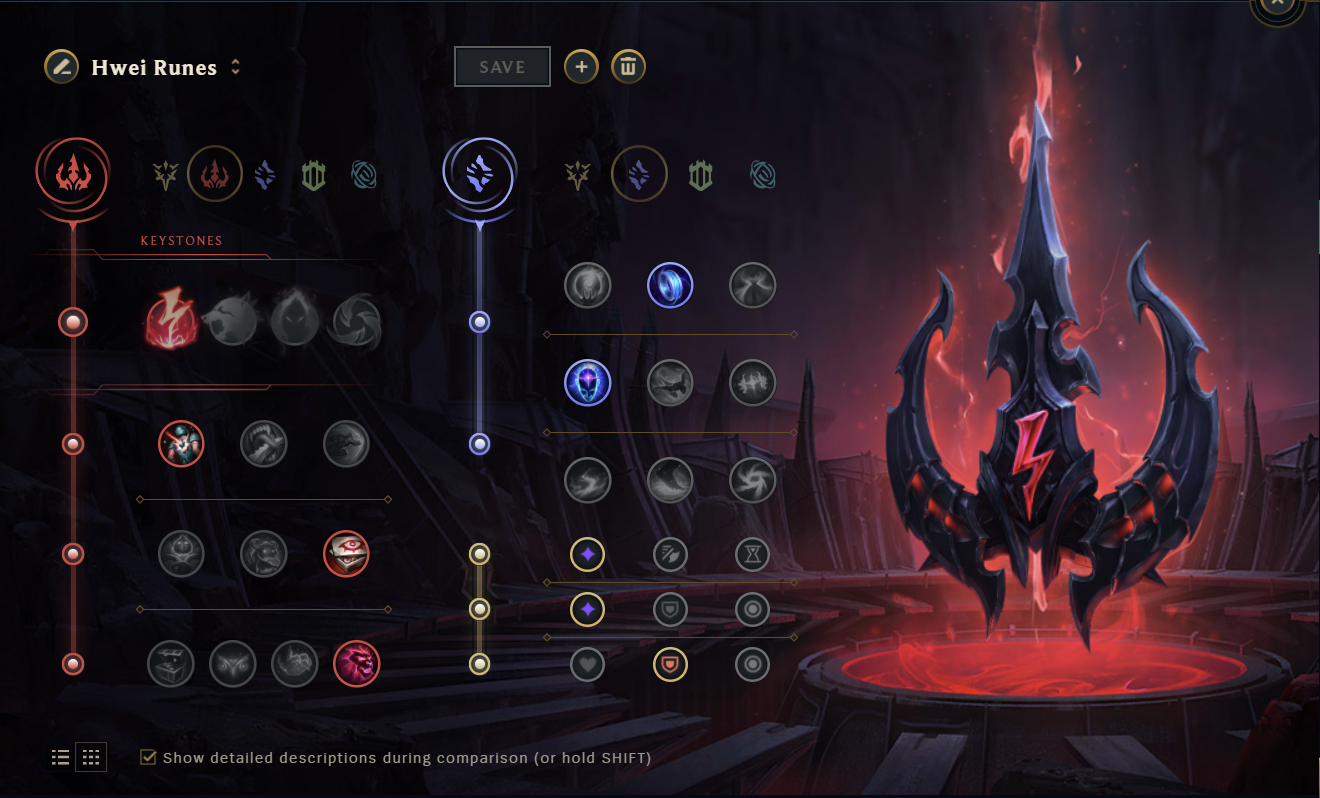Select the Treasure Hunter rune
1320x798 pixels.
pyautogui.click(x=171, y=664)
